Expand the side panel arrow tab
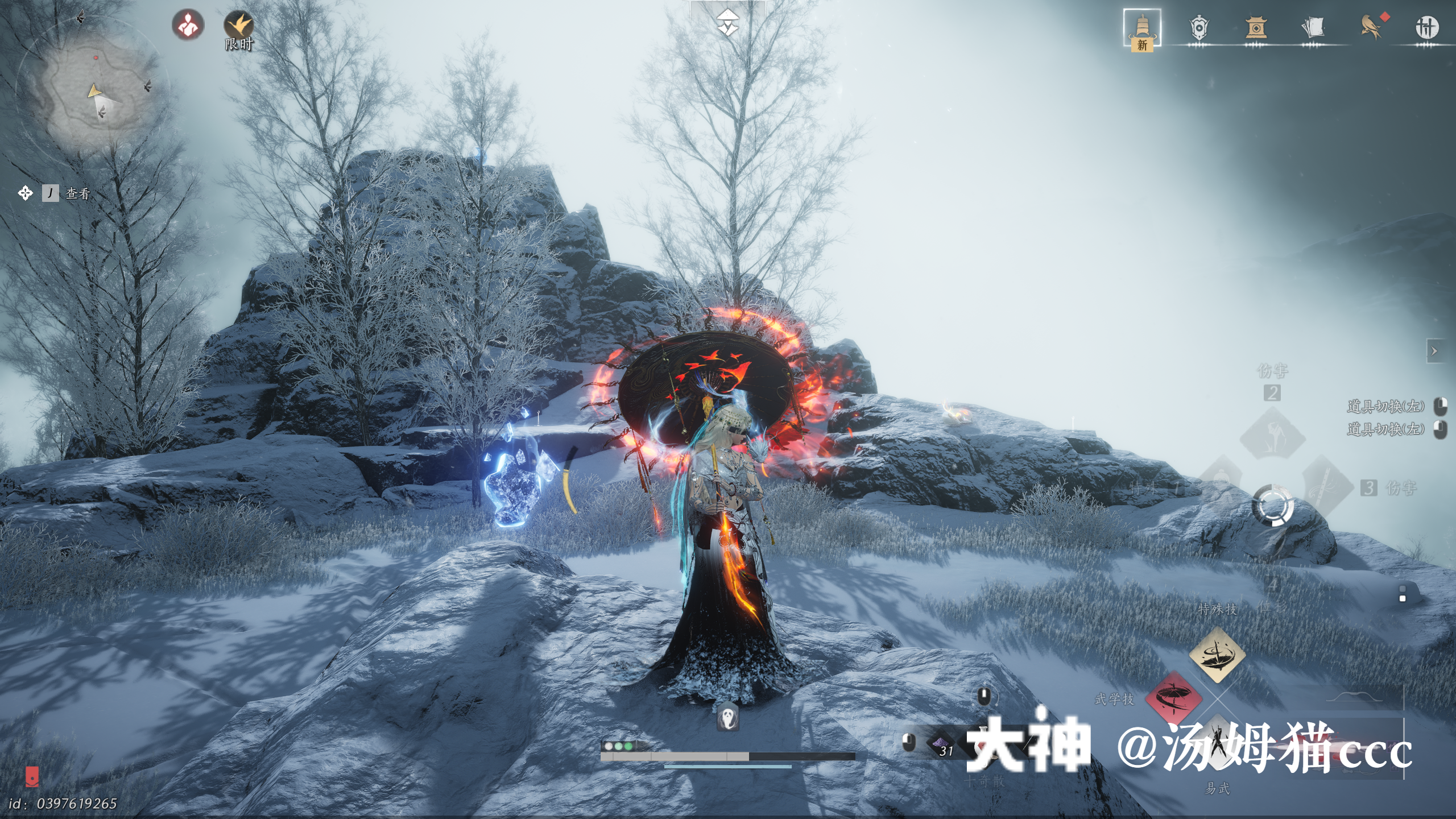1456x819 pixels. click(1434, 351)
